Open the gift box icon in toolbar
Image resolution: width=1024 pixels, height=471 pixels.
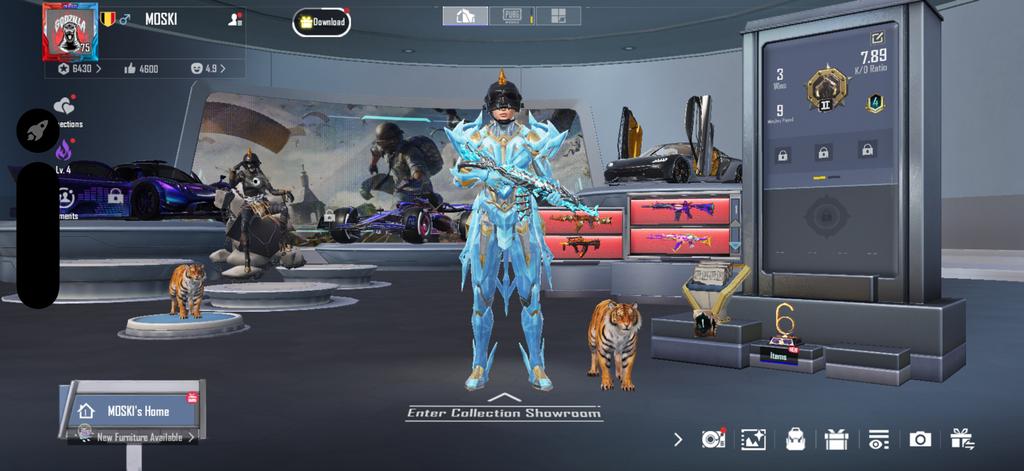836,438
